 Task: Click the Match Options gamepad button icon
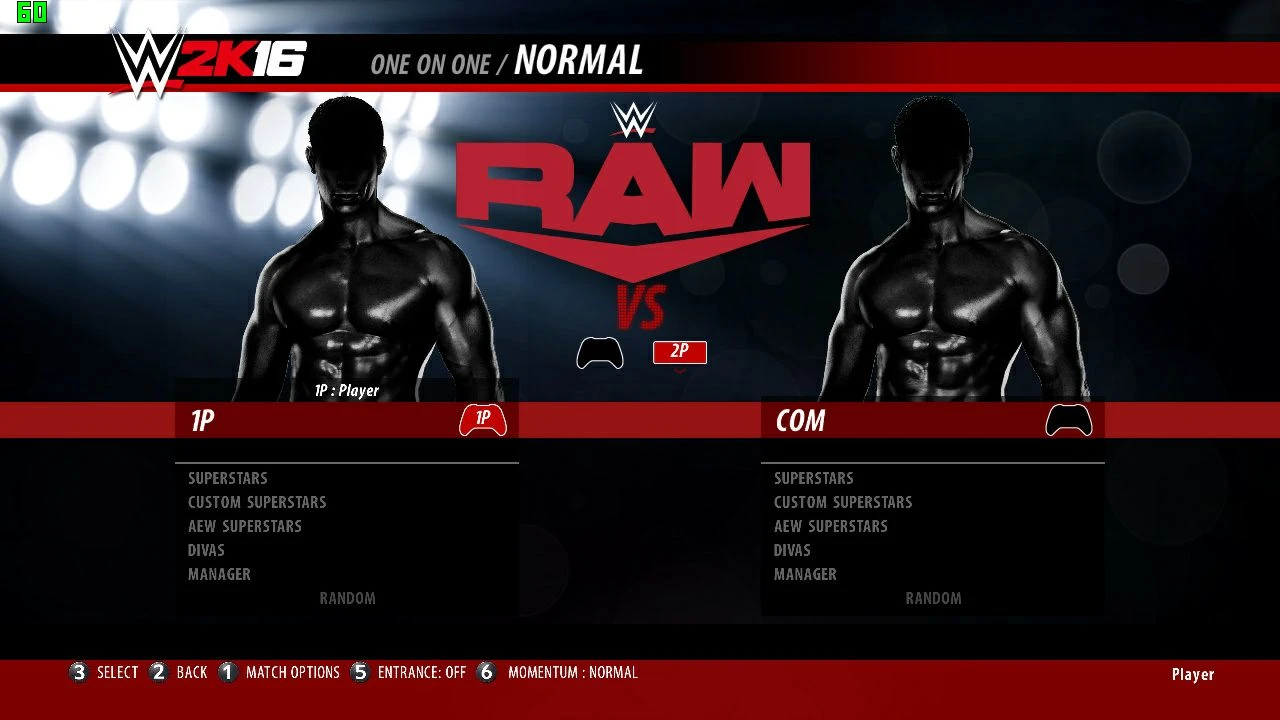[227, 673]
